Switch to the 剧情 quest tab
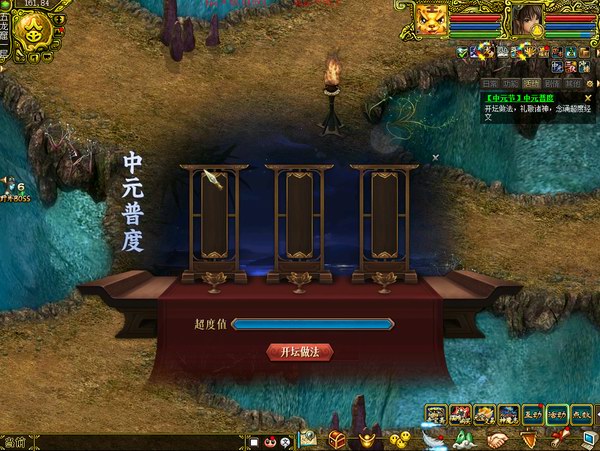The width and height of the screenshot is (600, 451). coord(551,83)
